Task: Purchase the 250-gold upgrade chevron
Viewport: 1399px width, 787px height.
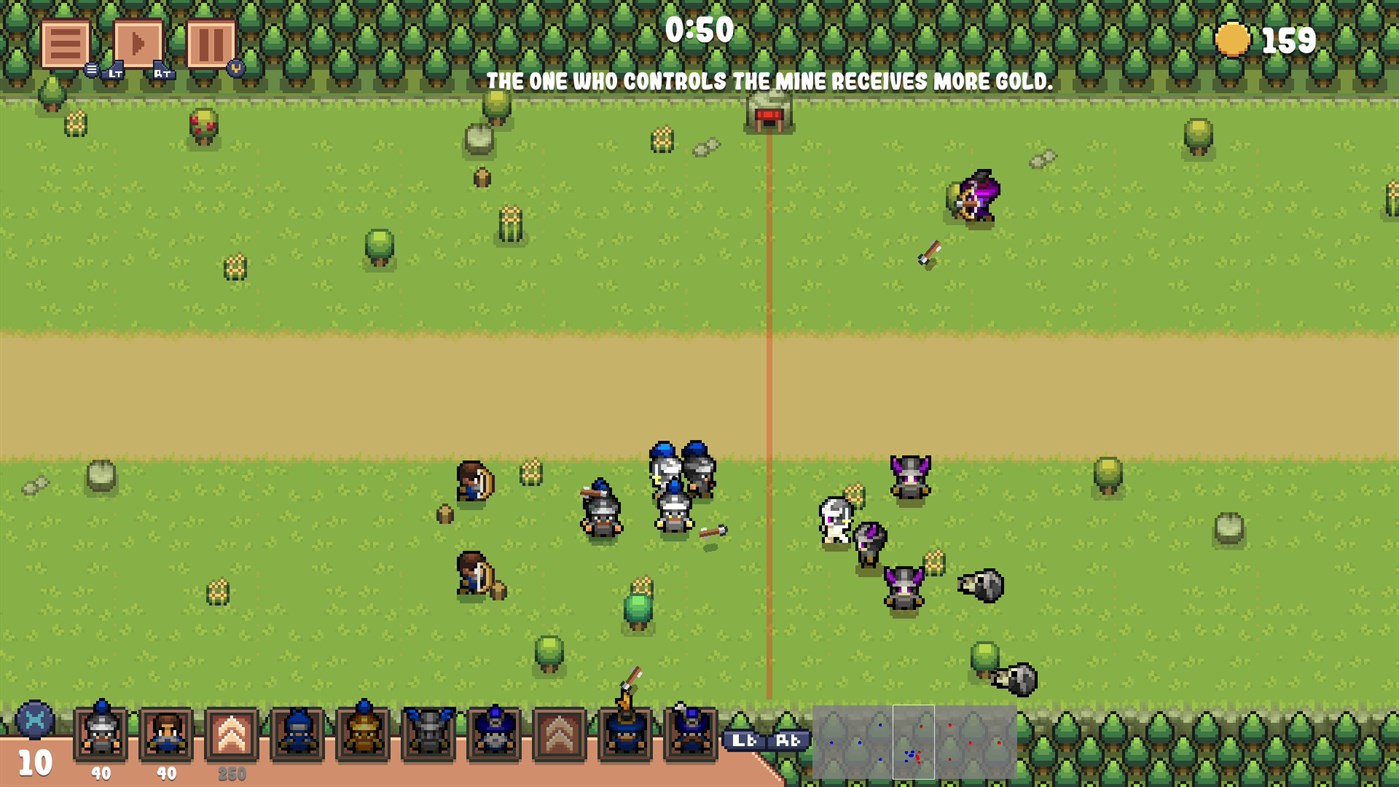Action: tap(231, 735)
